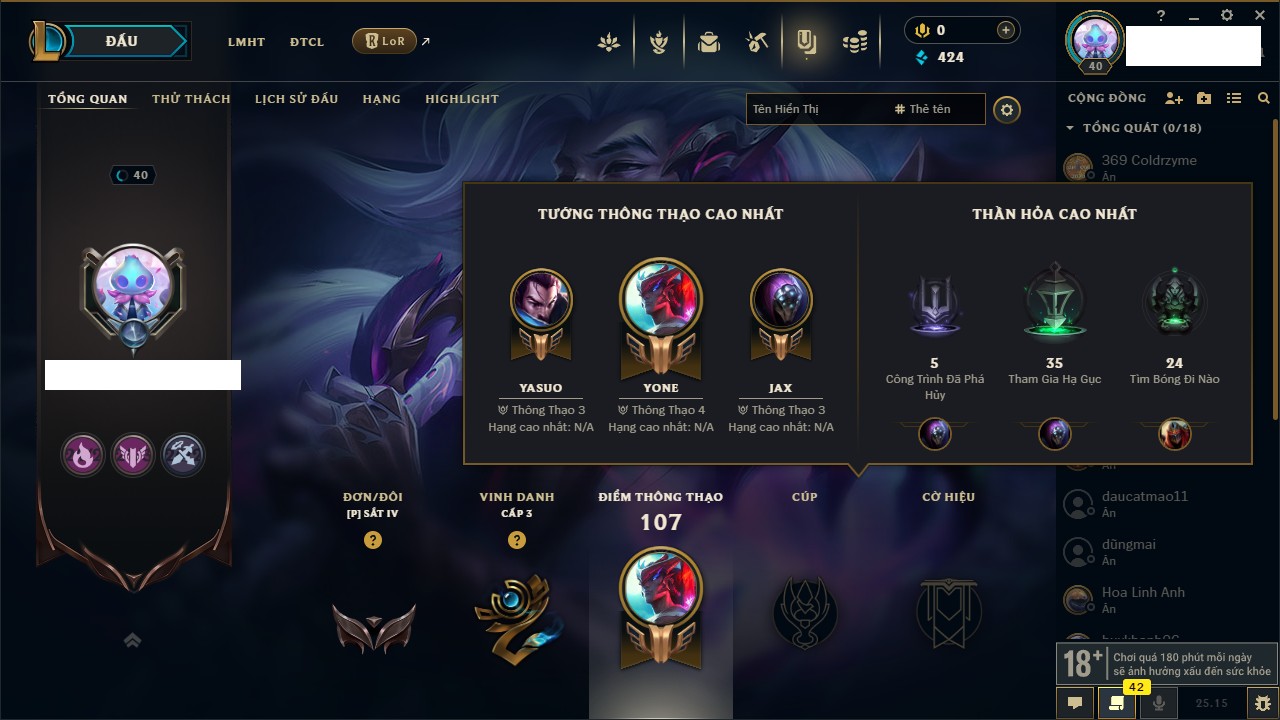Screen dimensions: 1280x720
Task: Click the plus button to buy RP
Action: (1005, 30)
